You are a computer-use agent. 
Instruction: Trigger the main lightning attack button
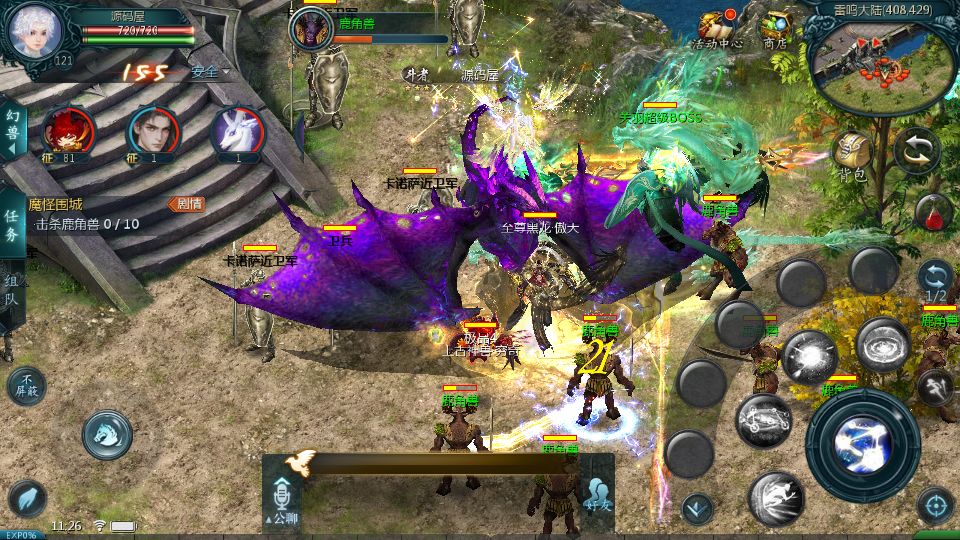click(x=862, y=444)
